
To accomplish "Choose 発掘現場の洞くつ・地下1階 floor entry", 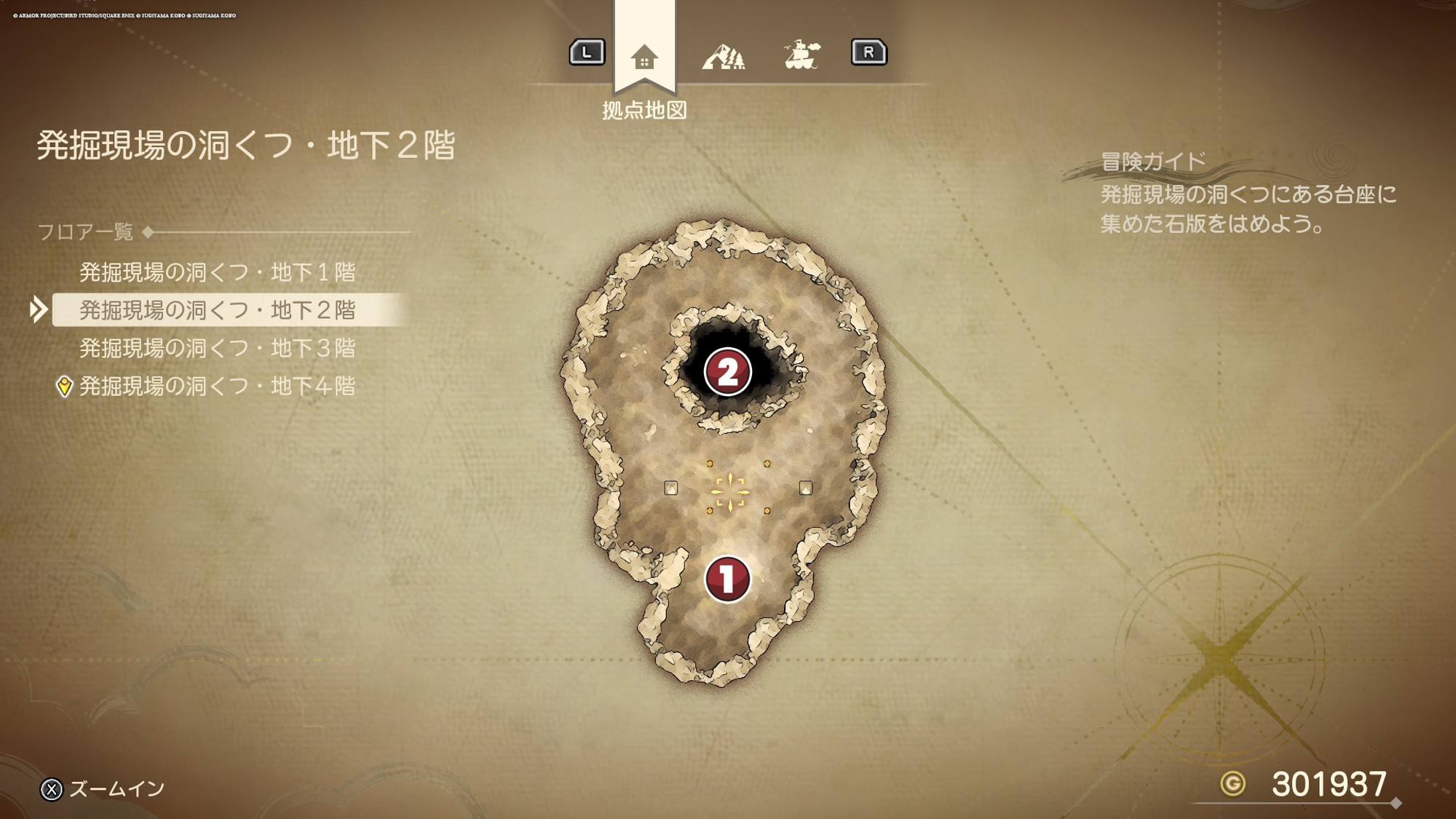I will [217, 272].
